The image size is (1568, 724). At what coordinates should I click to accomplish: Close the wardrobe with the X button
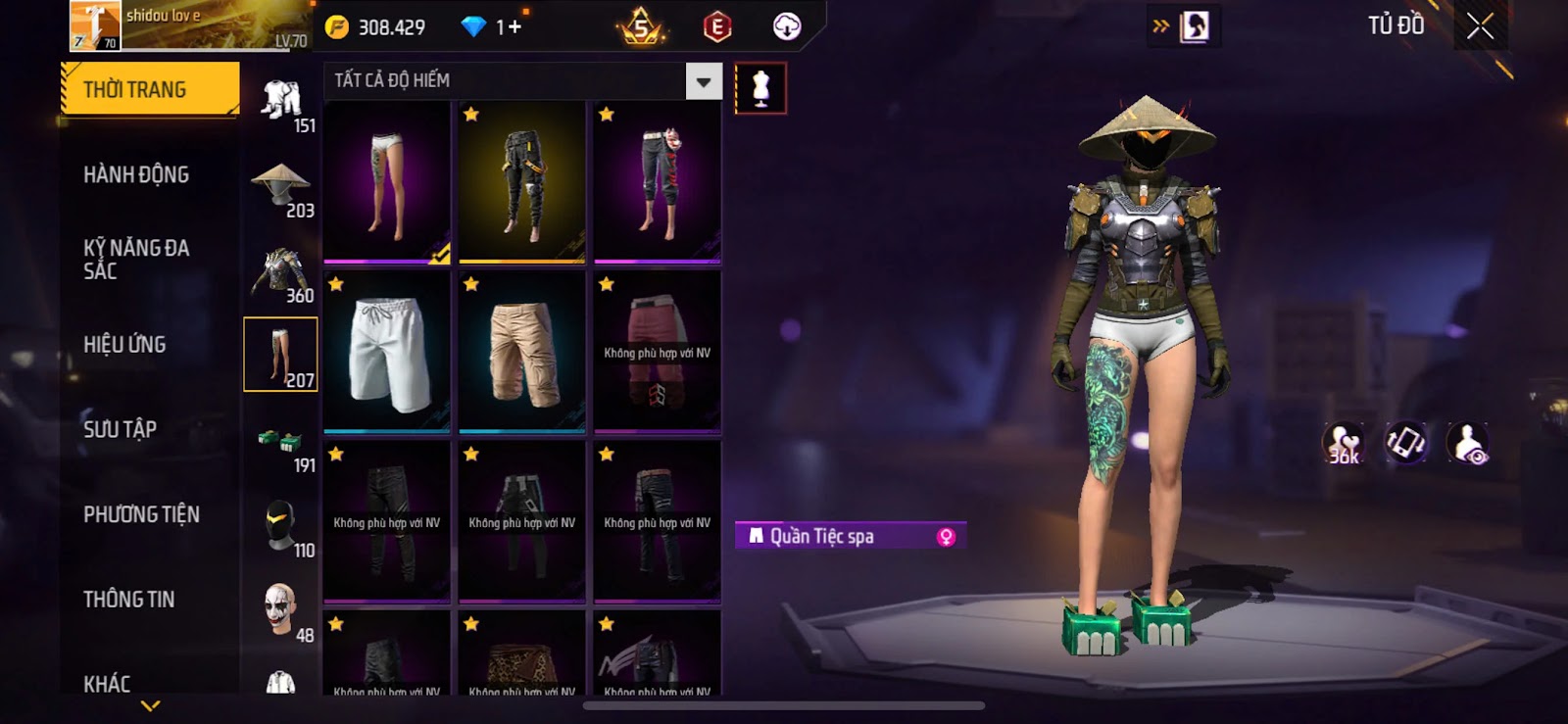(x=1480, y=26)
